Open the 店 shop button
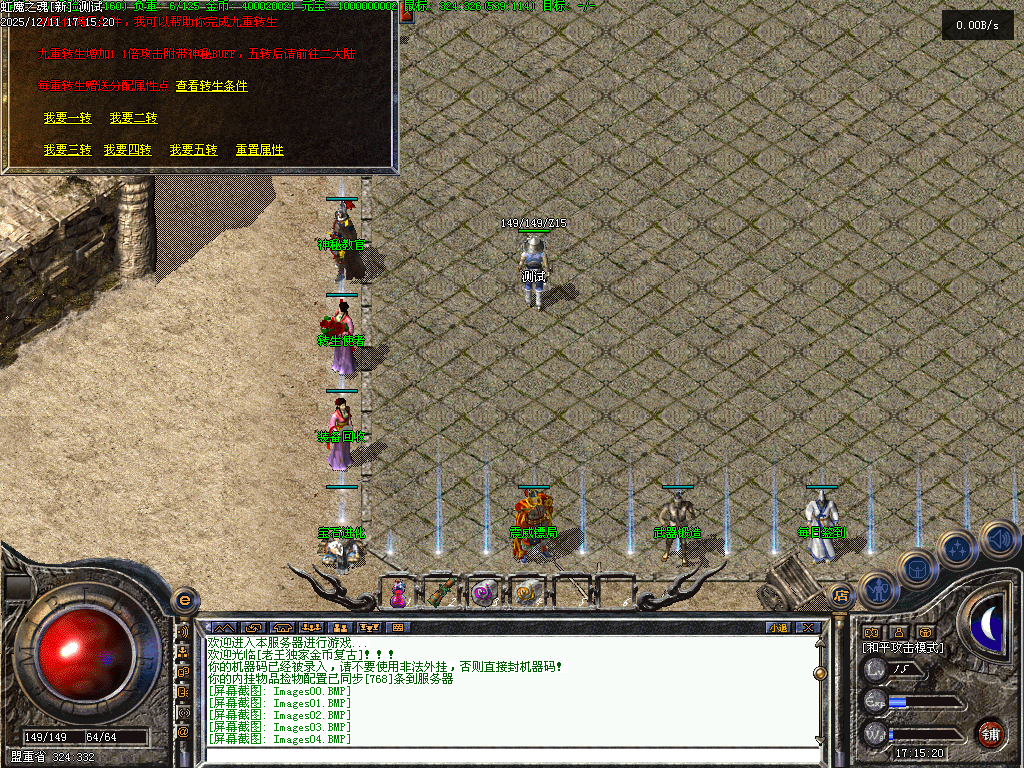The image size is (1024, 768). pyautogui.click(x=840, y=597)
